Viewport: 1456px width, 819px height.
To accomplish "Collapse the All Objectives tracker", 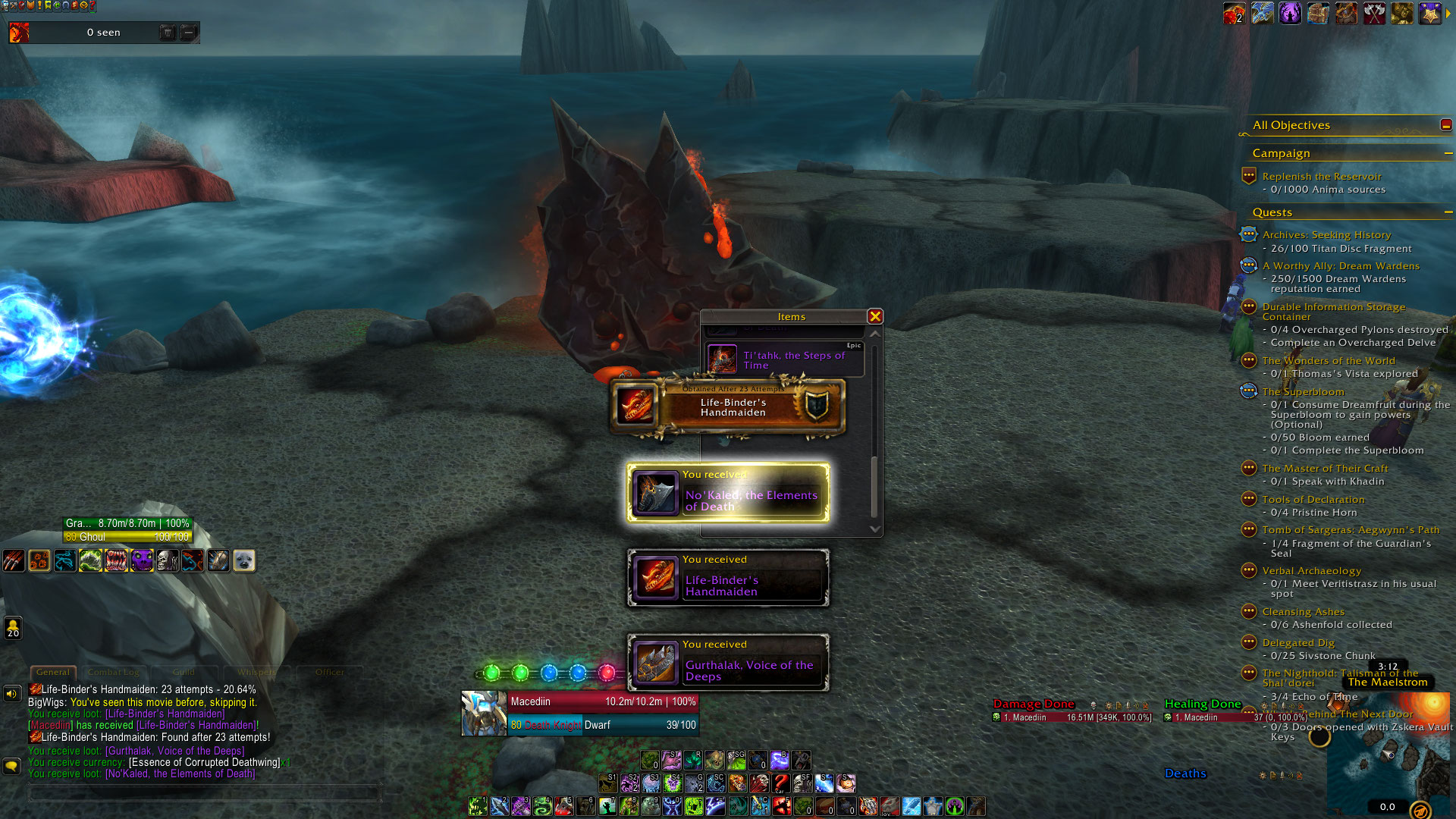I will 1445,125.
